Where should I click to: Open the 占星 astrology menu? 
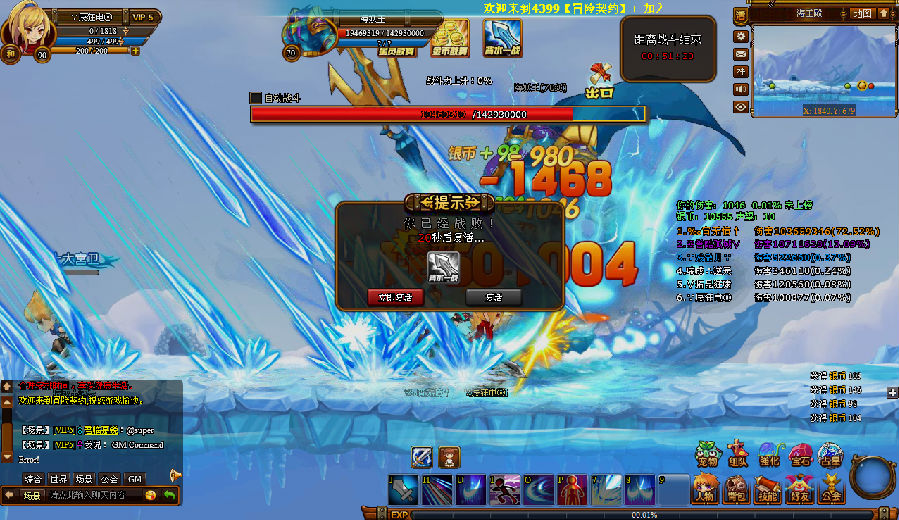pyautogui.click(x=831, y=455)
